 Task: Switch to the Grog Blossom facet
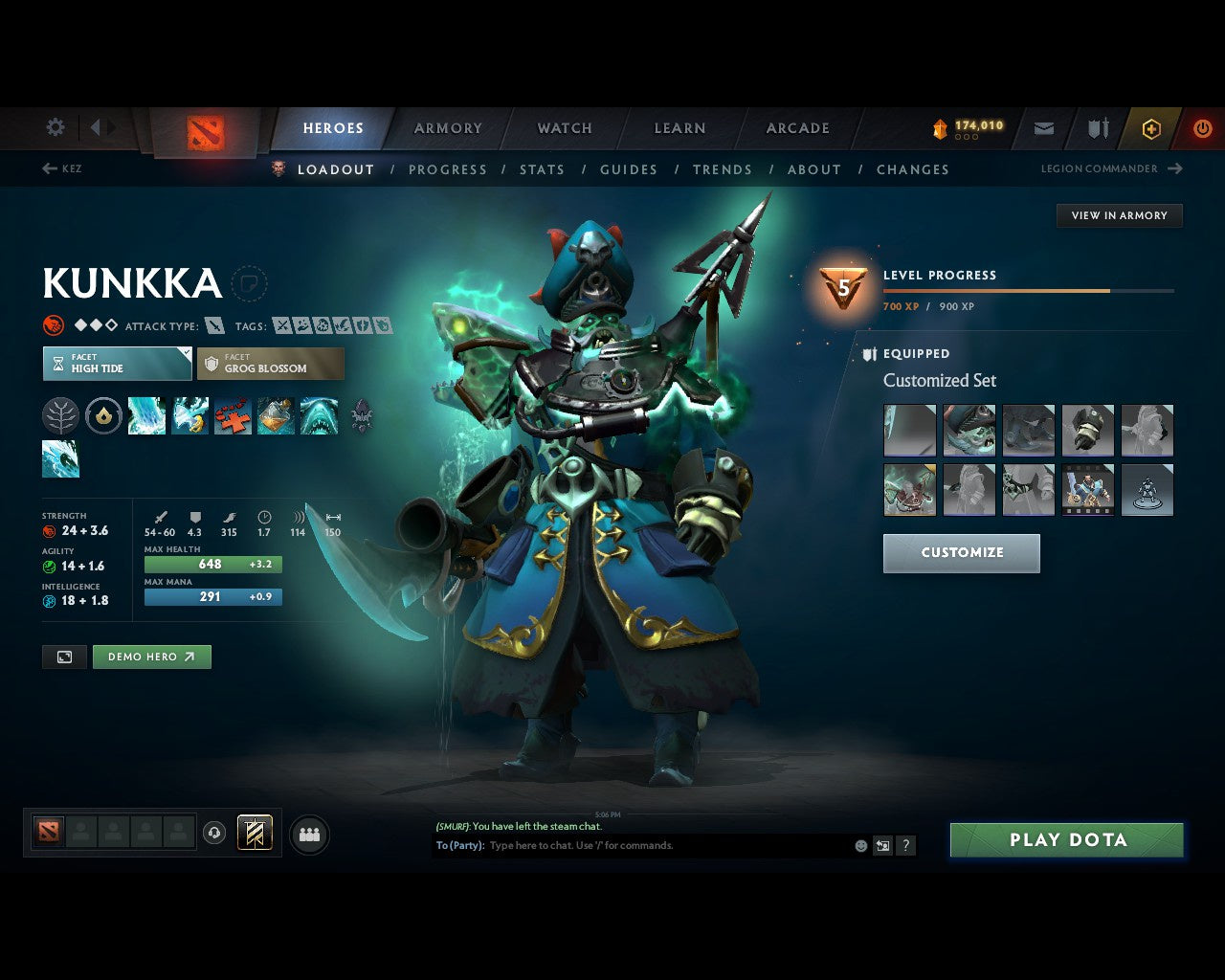point(271,364)
